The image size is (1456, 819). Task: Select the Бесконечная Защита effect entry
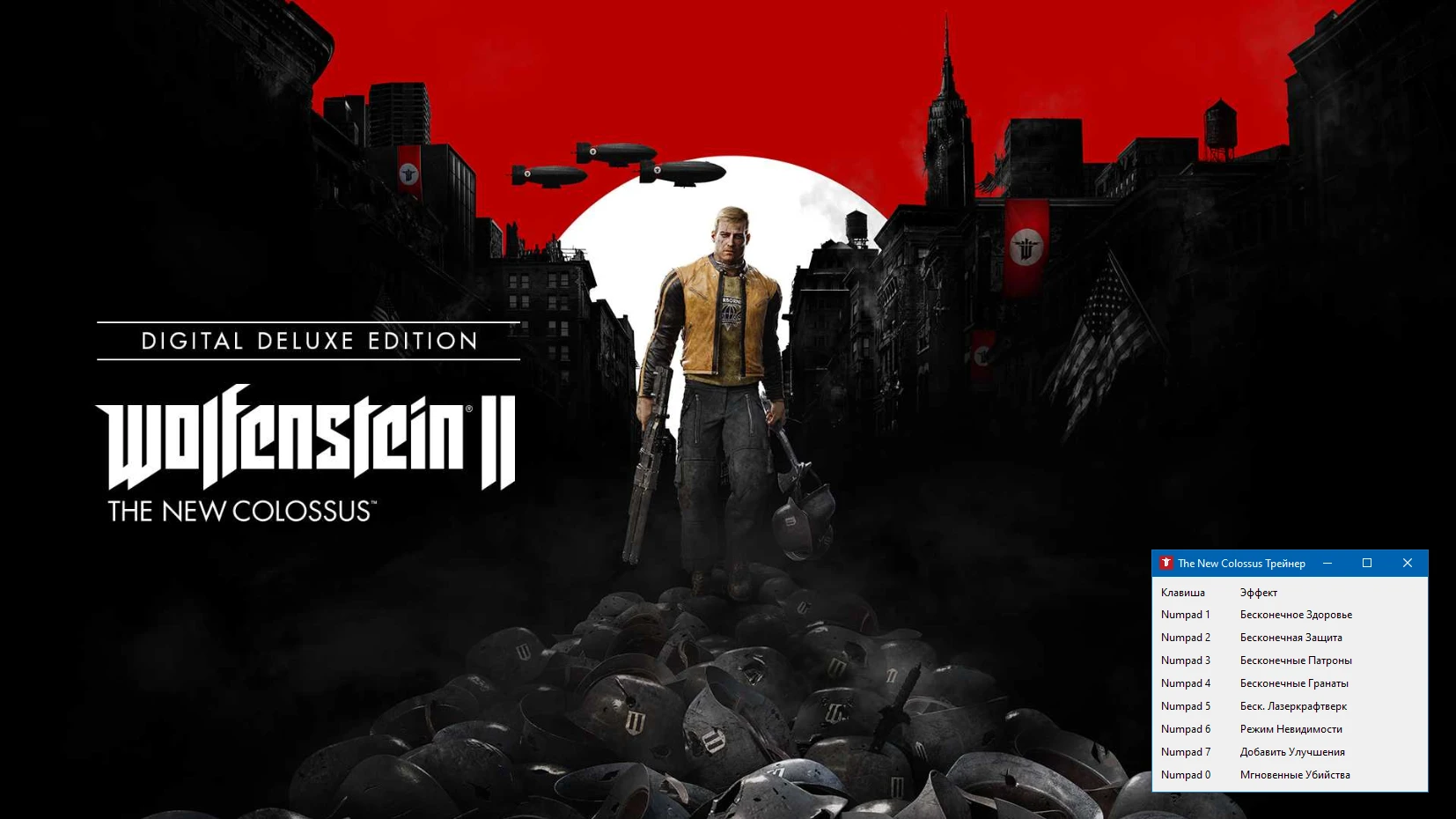coord(1291,637)
